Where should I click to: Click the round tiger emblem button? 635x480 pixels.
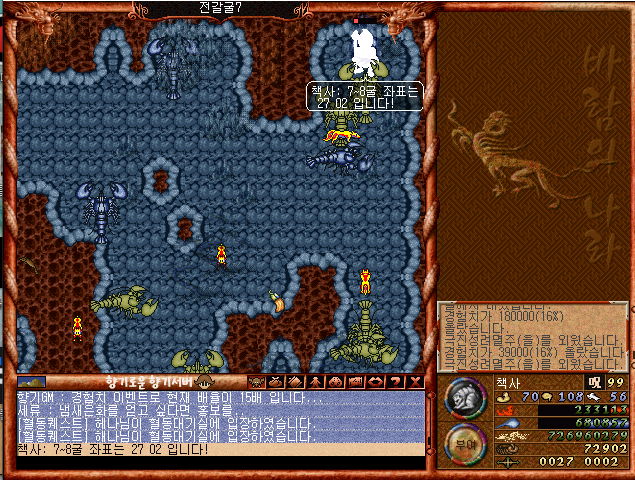click(x=463, y=396)
